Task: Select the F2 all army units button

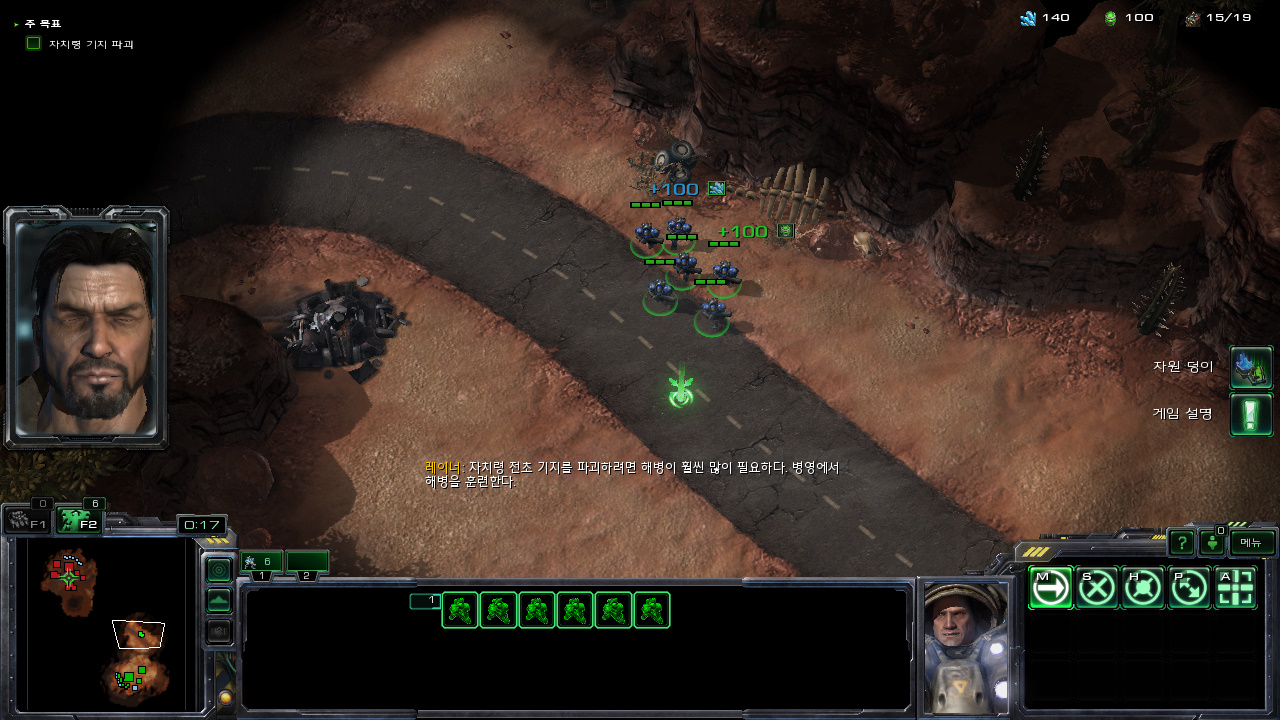Action: [x=80, y=520]
